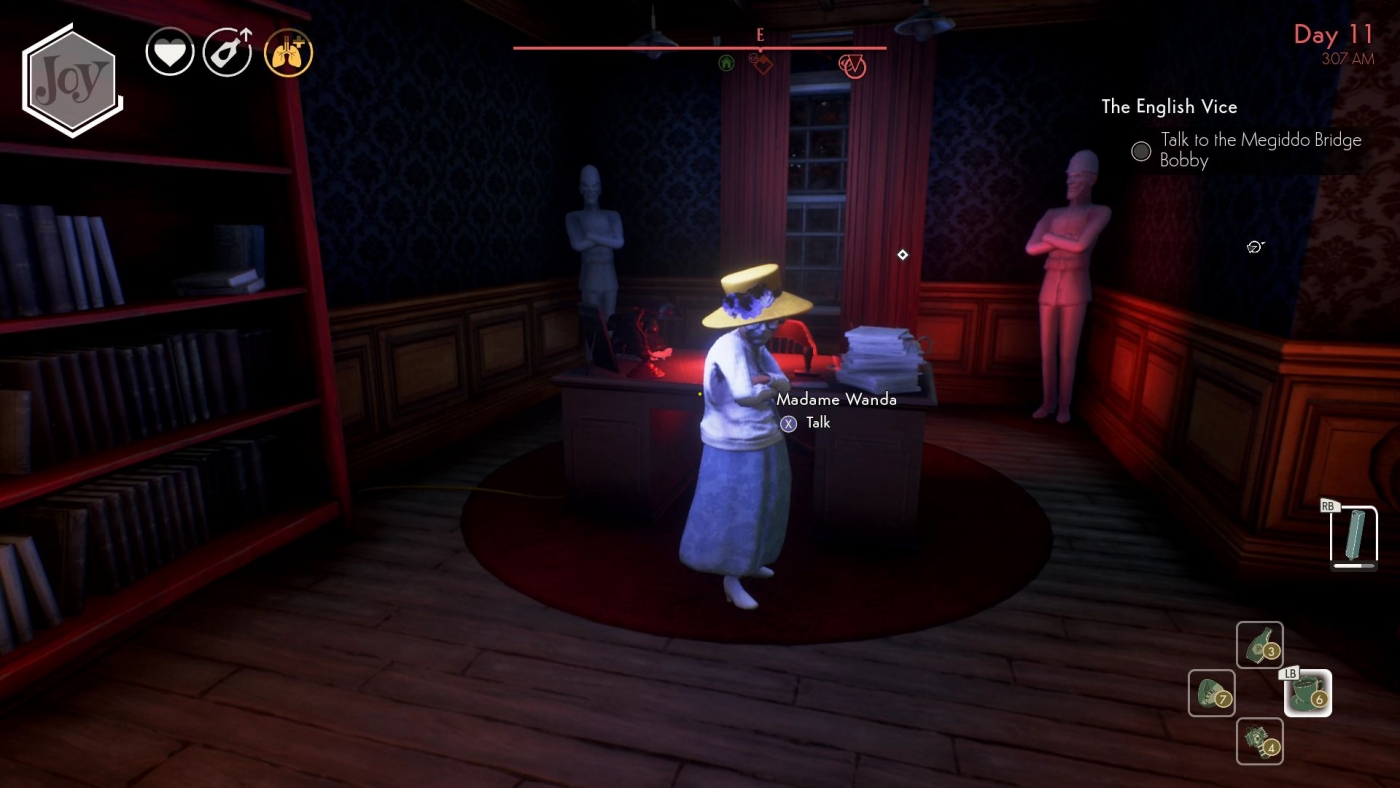Click the X interact prompt icon
The height and width of the screenshot is (788, 1400).
click(x=788, y=424)
